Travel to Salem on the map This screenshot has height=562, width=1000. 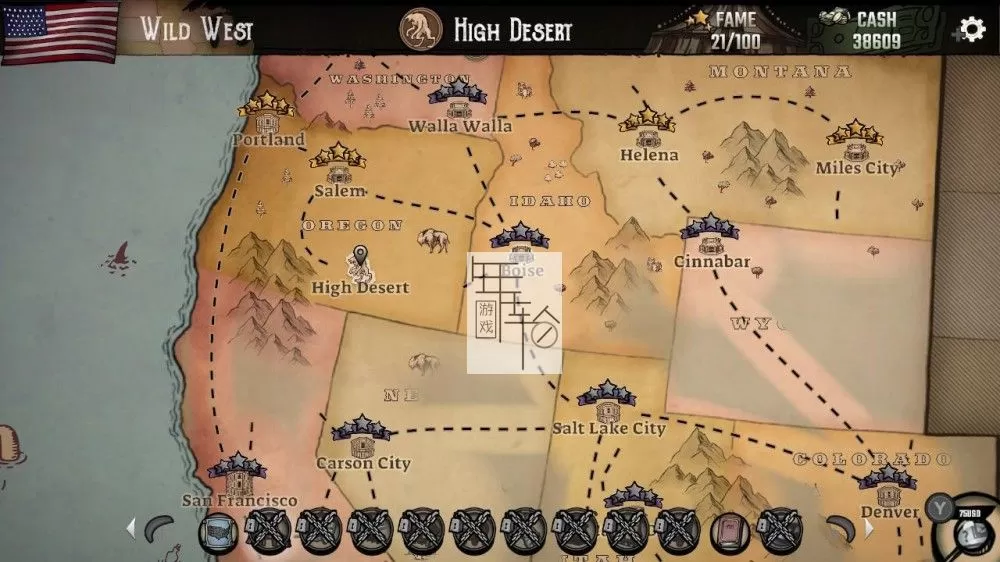click(x=338, y=172)
